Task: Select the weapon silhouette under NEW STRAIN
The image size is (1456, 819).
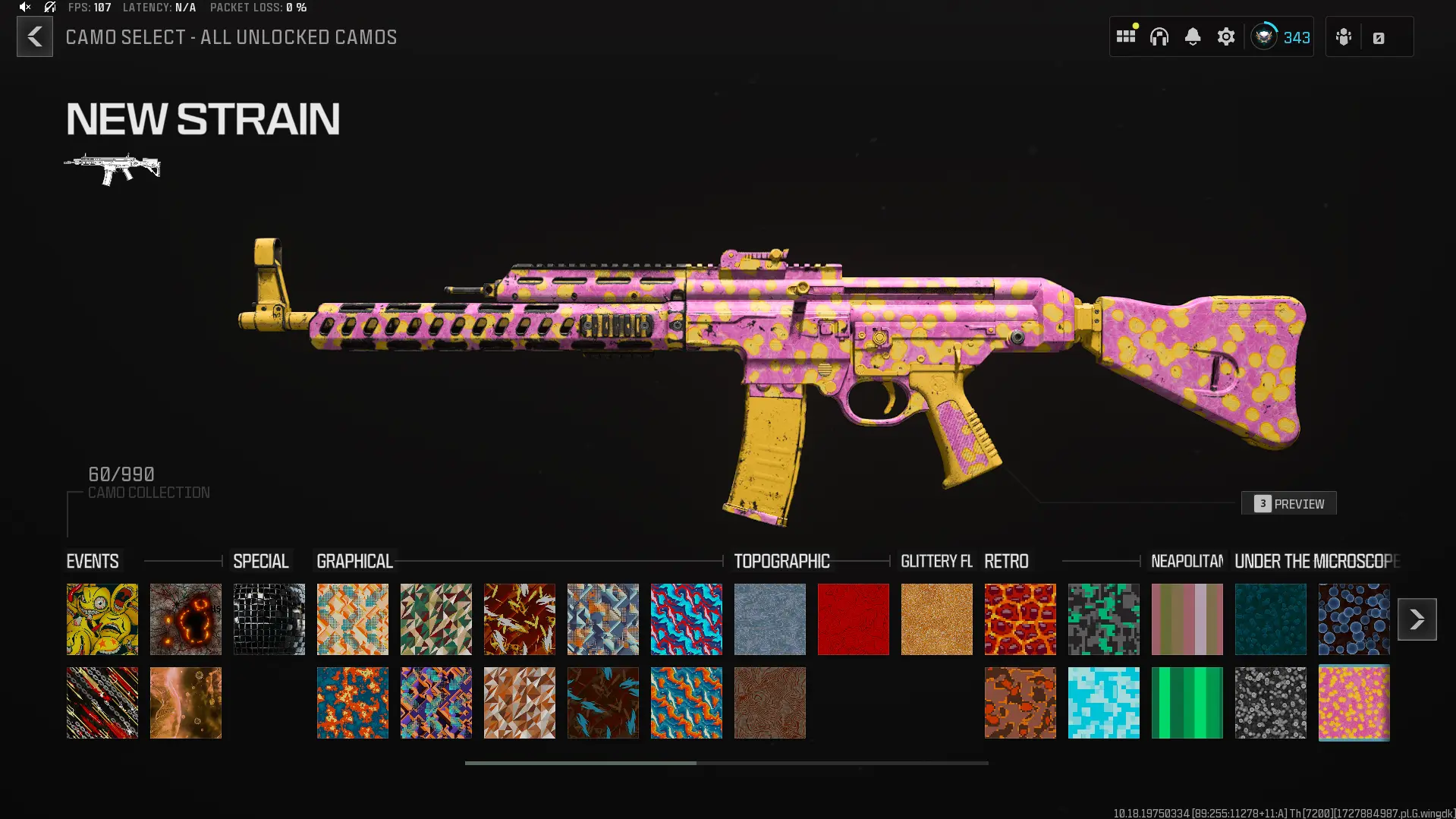Action: tap(112, 165)
